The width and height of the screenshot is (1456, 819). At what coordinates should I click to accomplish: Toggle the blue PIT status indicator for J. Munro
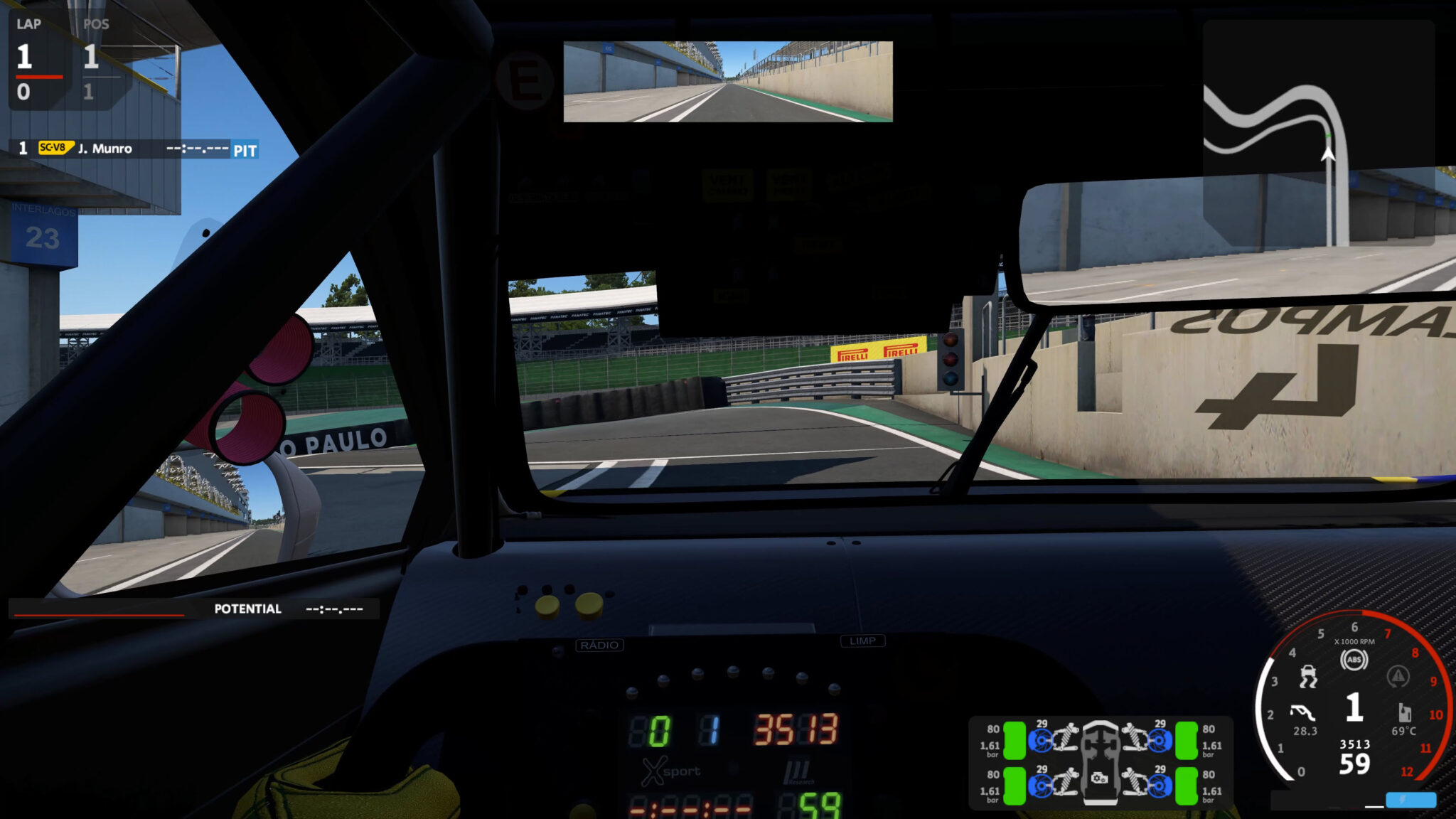pyautogui.click(x=245, y=150)
